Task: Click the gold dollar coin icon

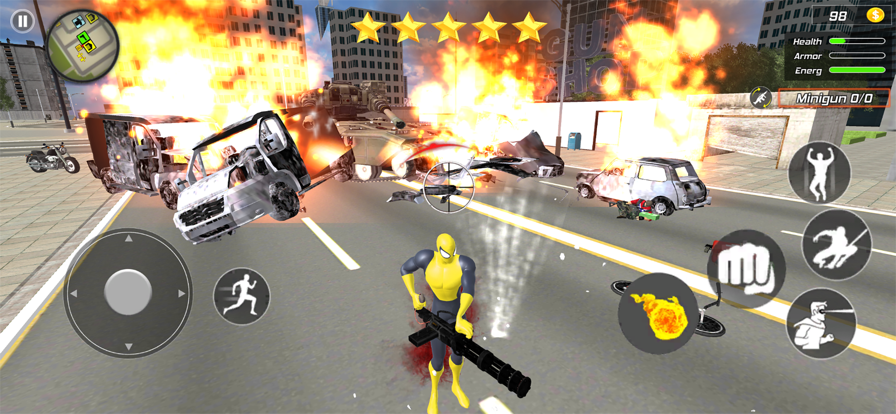Action: [x=874, y=17]
